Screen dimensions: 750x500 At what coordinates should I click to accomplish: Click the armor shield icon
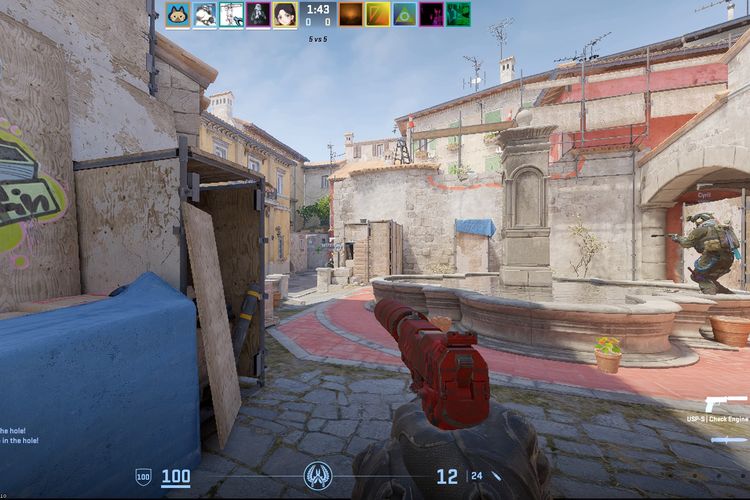[143, 477]
